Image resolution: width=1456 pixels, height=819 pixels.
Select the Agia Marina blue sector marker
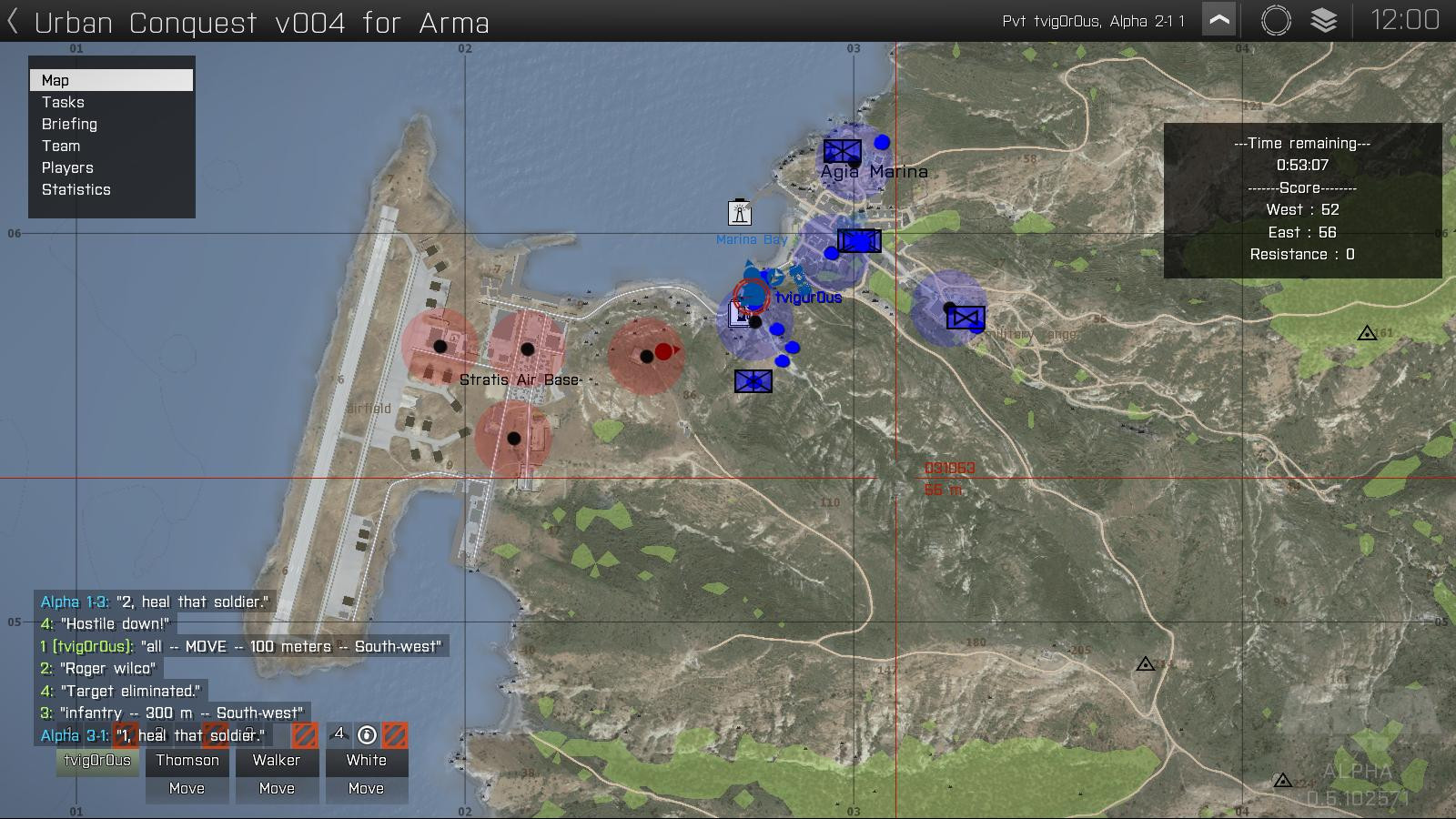[x=853, y=161]
